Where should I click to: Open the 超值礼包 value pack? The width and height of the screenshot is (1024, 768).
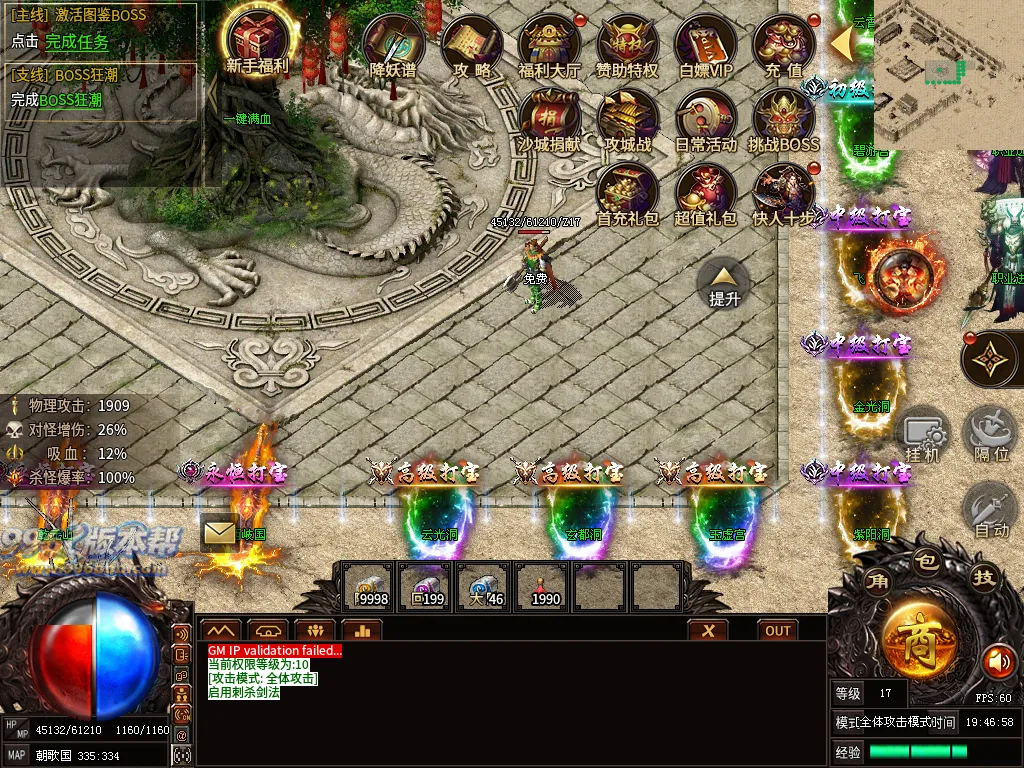[x=705, y=192]
